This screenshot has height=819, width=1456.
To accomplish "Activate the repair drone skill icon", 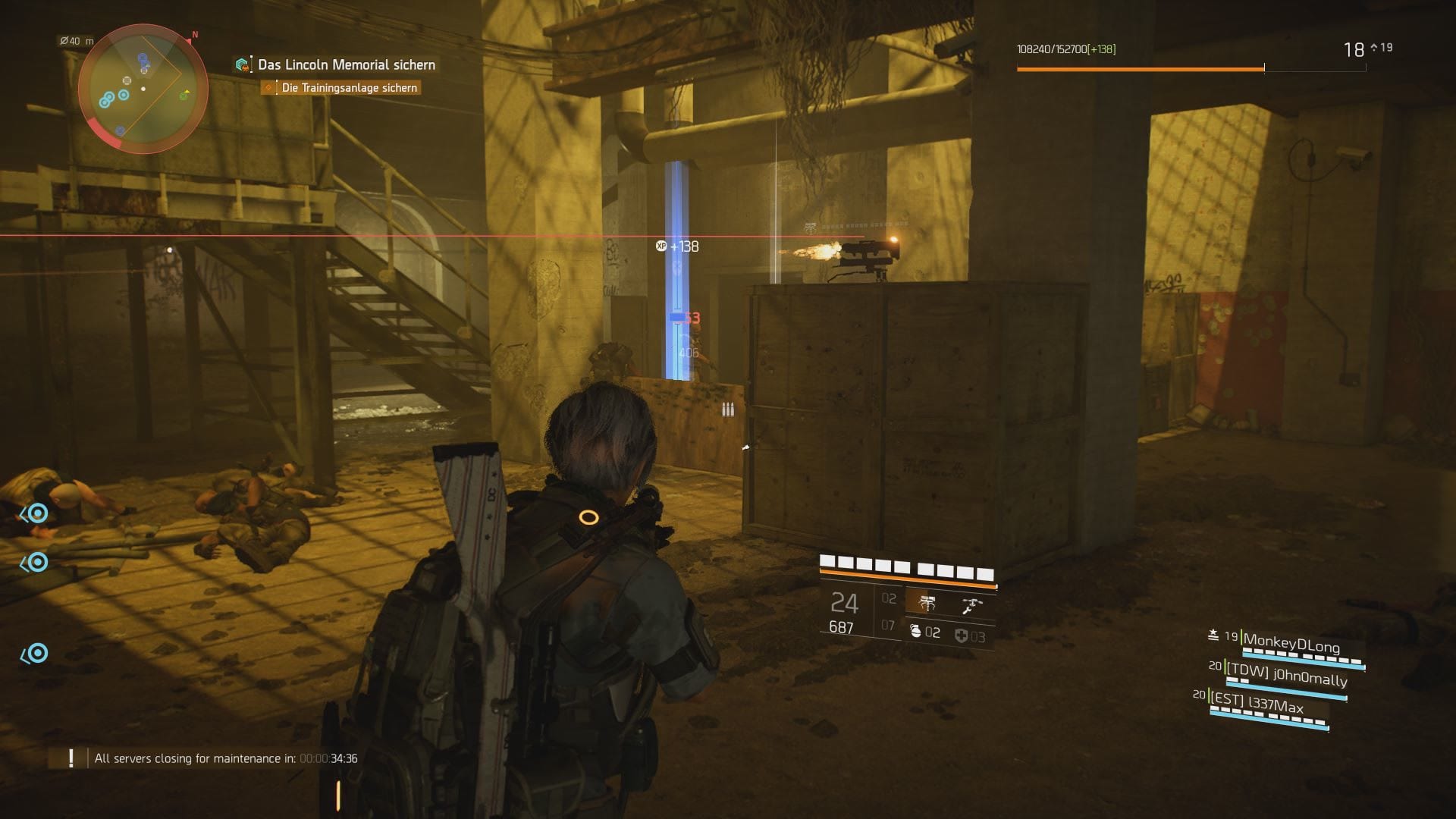I will coord(971,605).
